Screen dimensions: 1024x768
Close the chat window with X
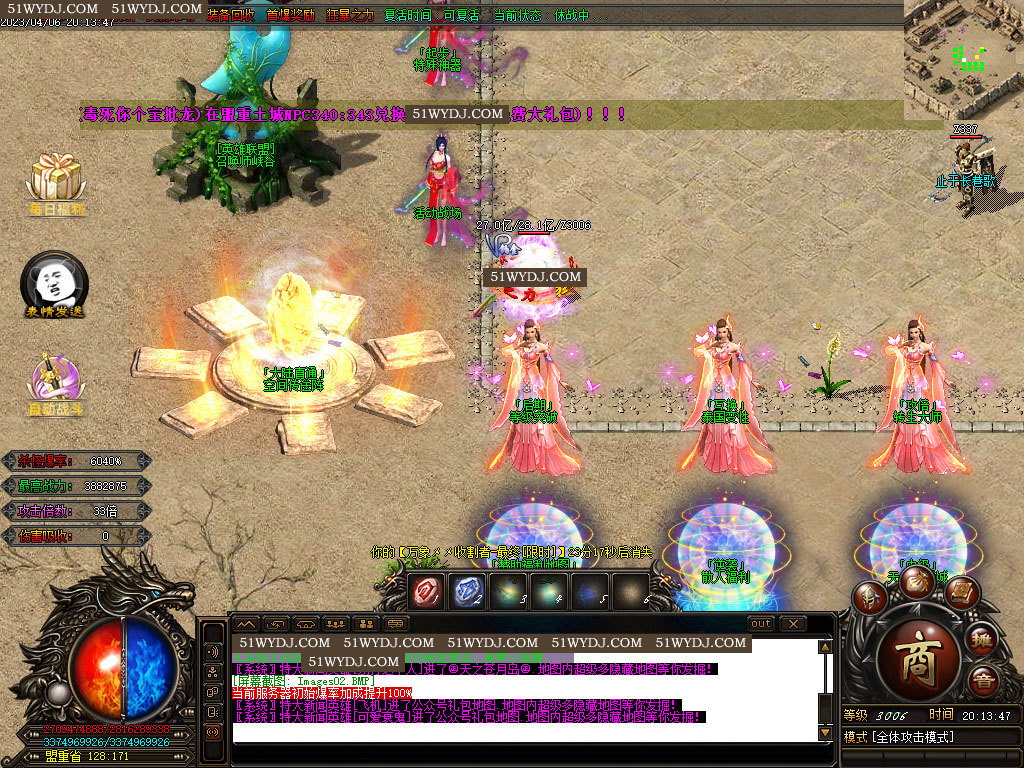[793, 623]
